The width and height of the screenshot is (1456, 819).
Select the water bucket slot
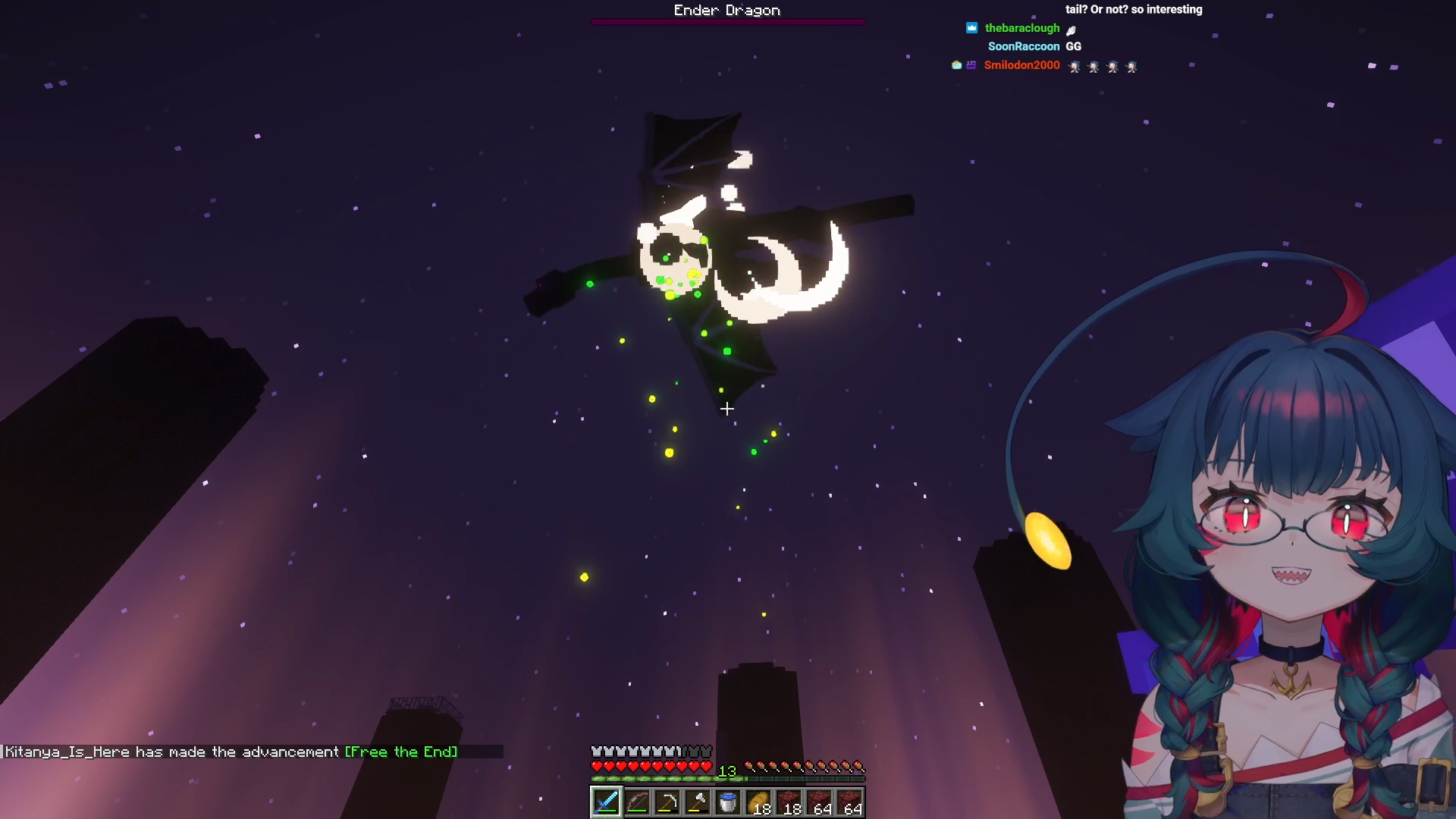tap(728, 802)
